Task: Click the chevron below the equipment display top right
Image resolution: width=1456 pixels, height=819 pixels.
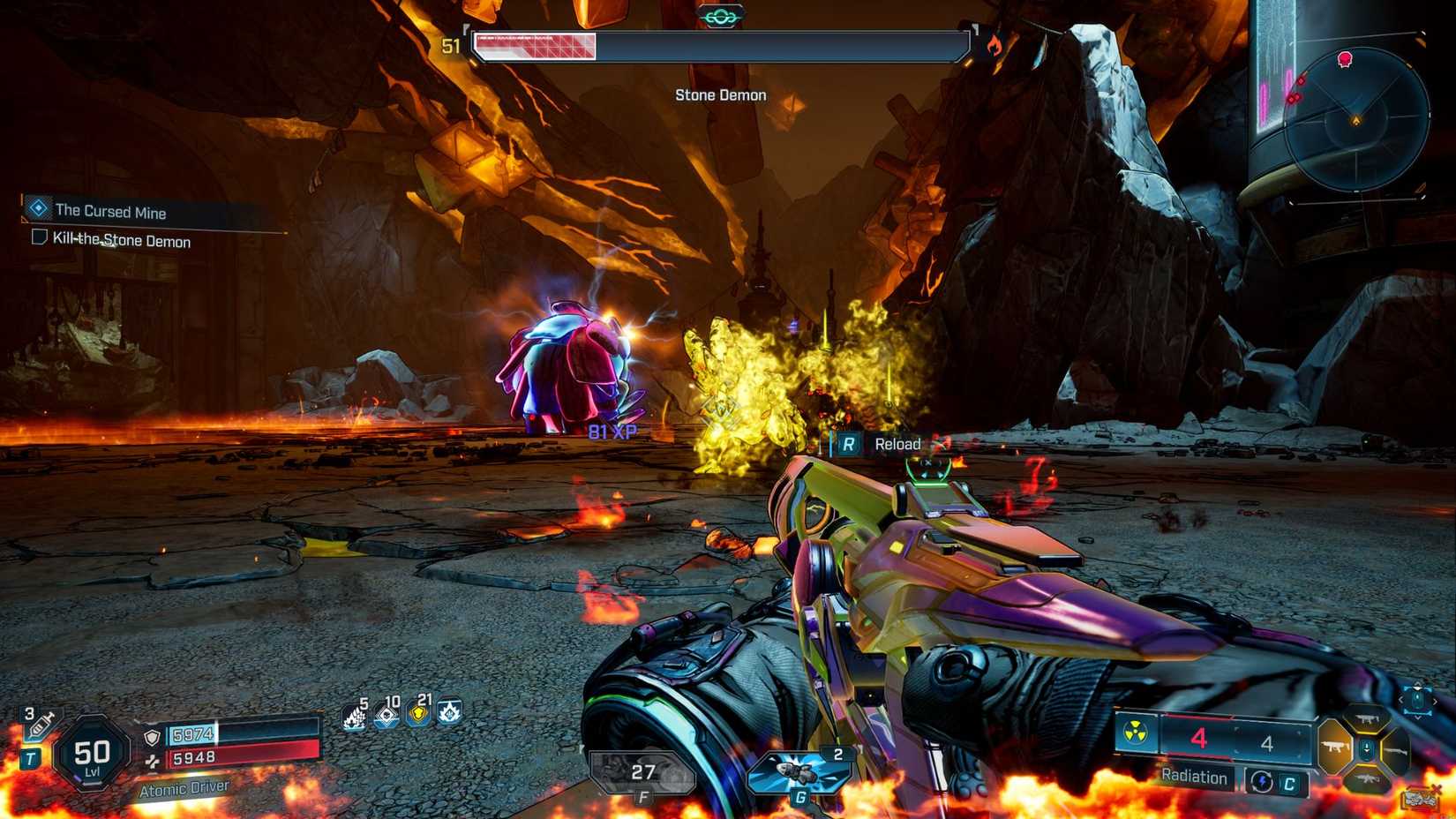Action: 1417,718
